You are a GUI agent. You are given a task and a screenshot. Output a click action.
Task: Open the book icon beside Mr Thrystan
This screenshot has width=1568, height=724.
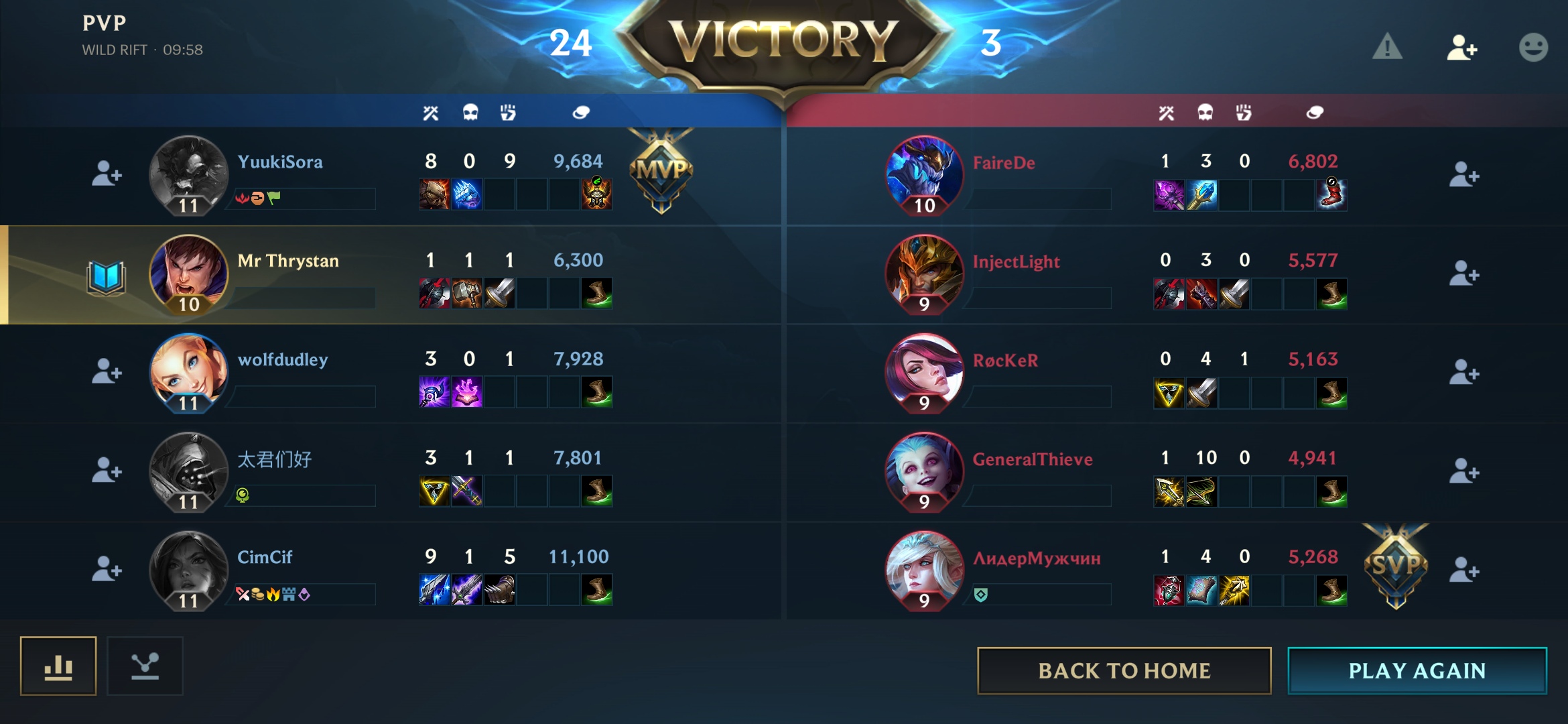pyautogui.click(x=106, y=277)
